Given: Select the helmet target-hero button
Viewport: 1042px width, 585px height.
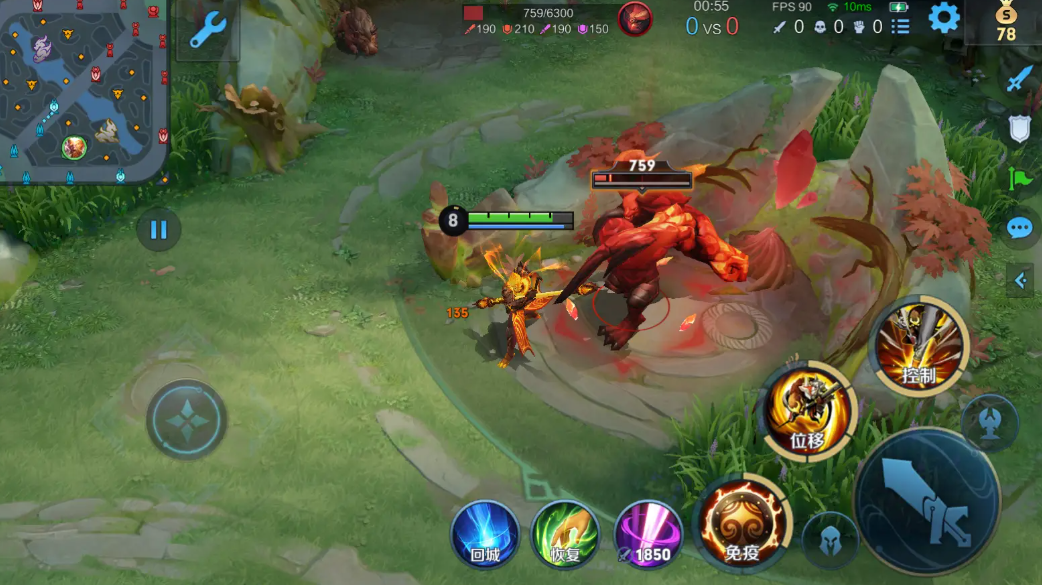Looking at the screenshot, I should tap(830, 540).
